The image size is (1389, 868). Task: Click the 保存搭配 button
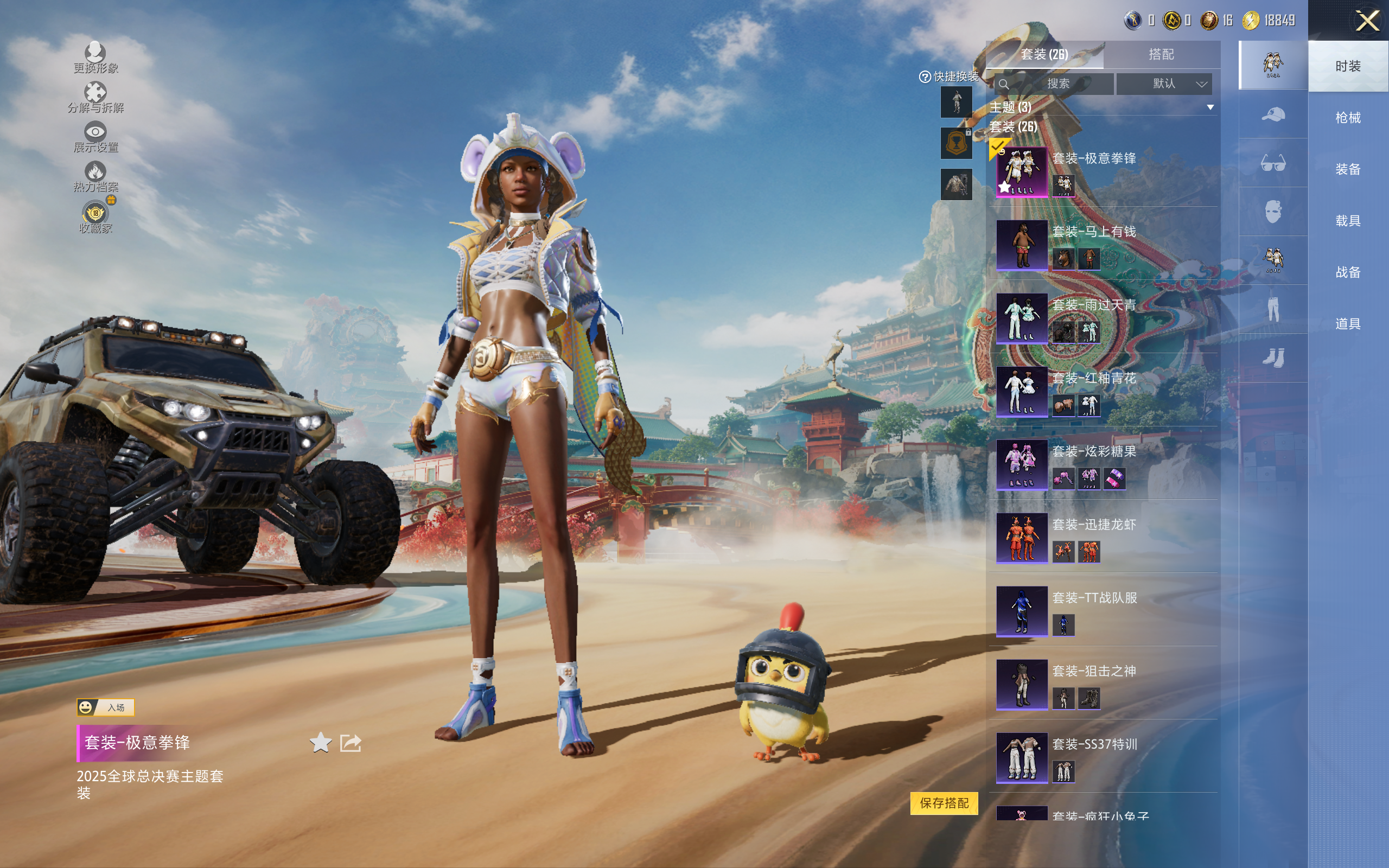[x=944, y=802]
